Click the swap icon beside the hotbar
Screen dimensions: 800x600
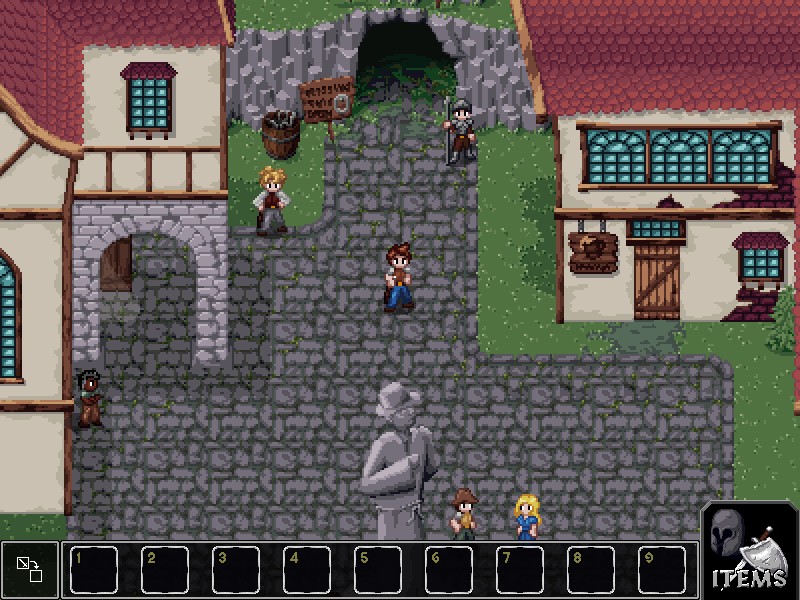(x=29, y=569)
